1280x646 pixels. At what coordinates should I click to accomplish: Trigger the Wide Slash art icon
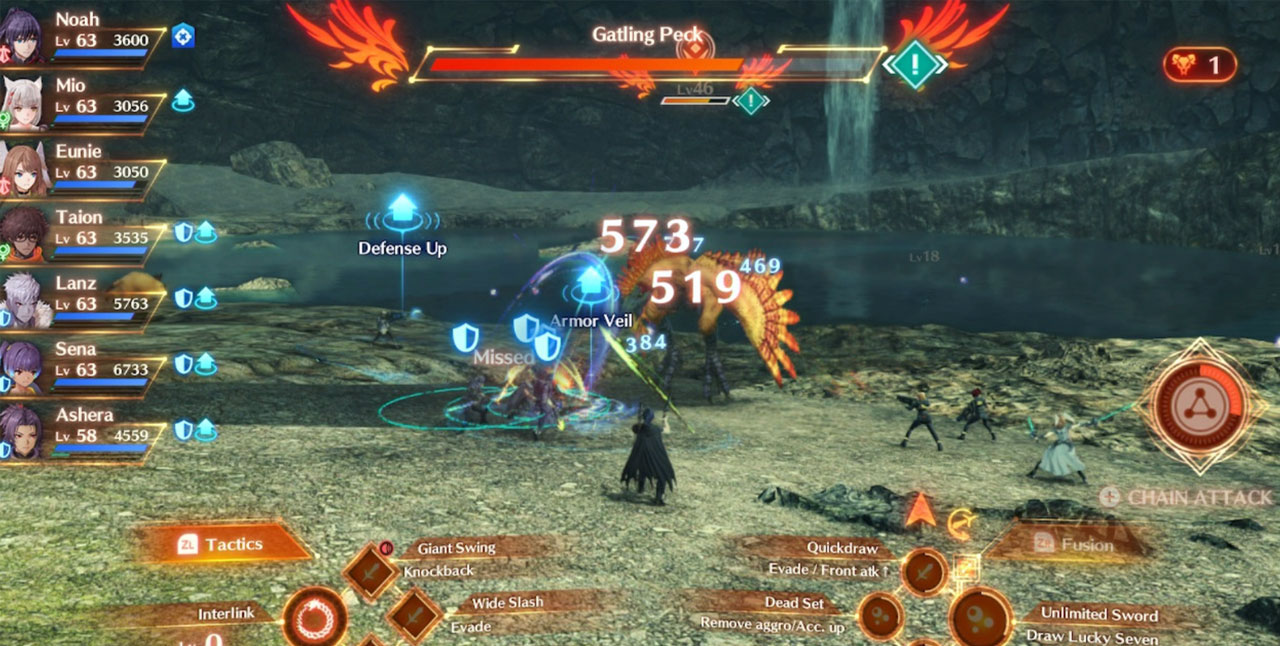click(413, 614)
